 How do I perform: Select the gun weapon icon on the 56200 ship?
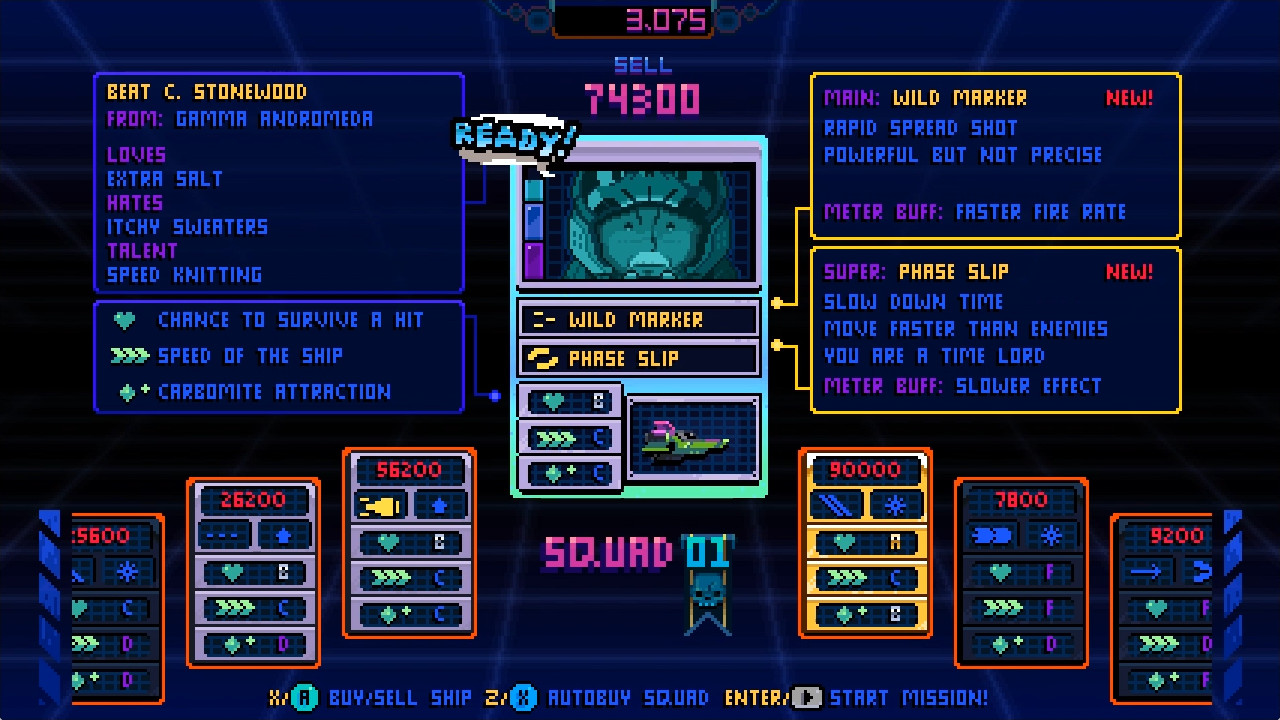click(x=378, y=505)
